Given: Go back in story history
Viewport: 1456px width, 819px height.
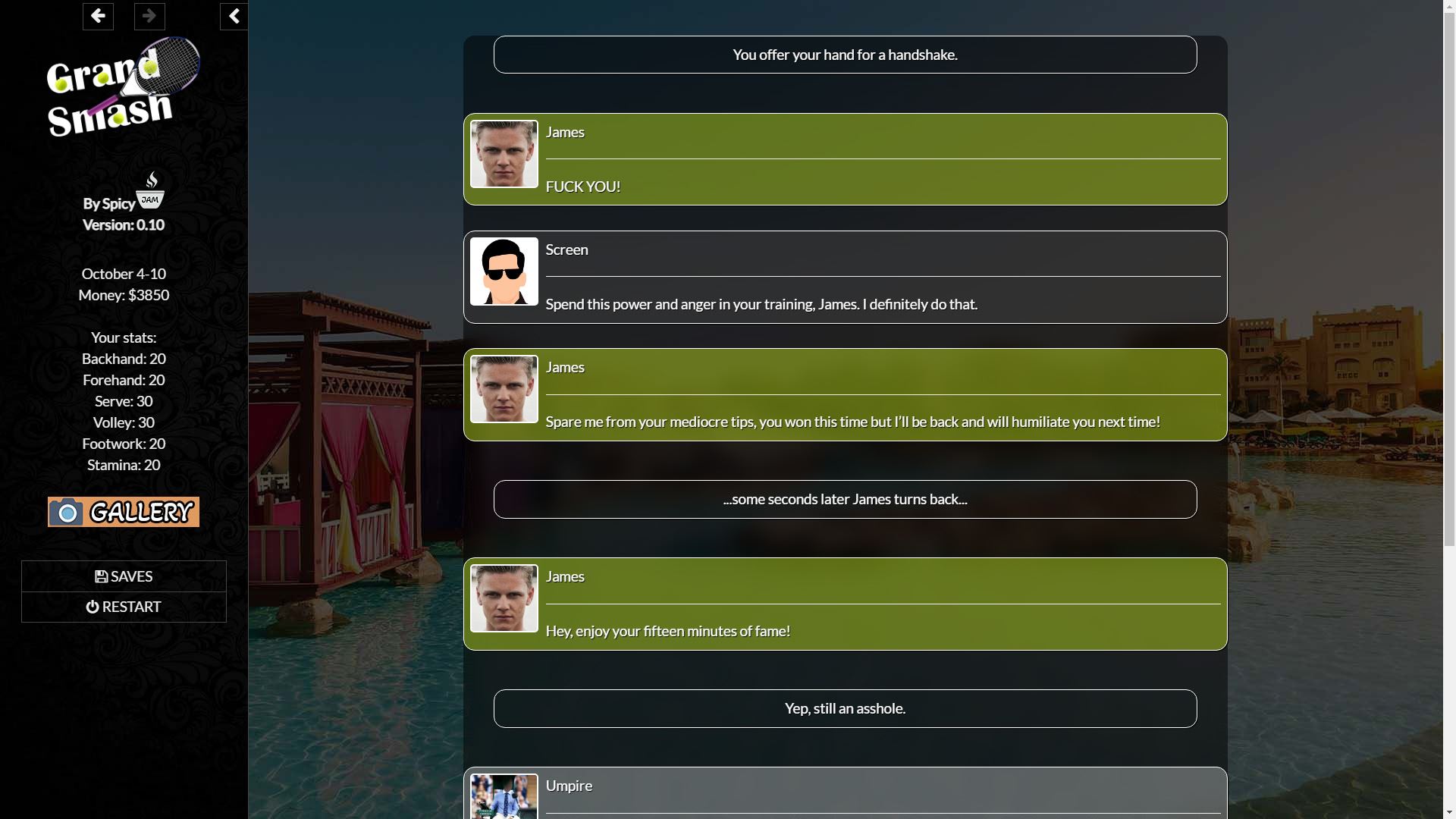Looking at the screenshot, I should pos(98,16).
